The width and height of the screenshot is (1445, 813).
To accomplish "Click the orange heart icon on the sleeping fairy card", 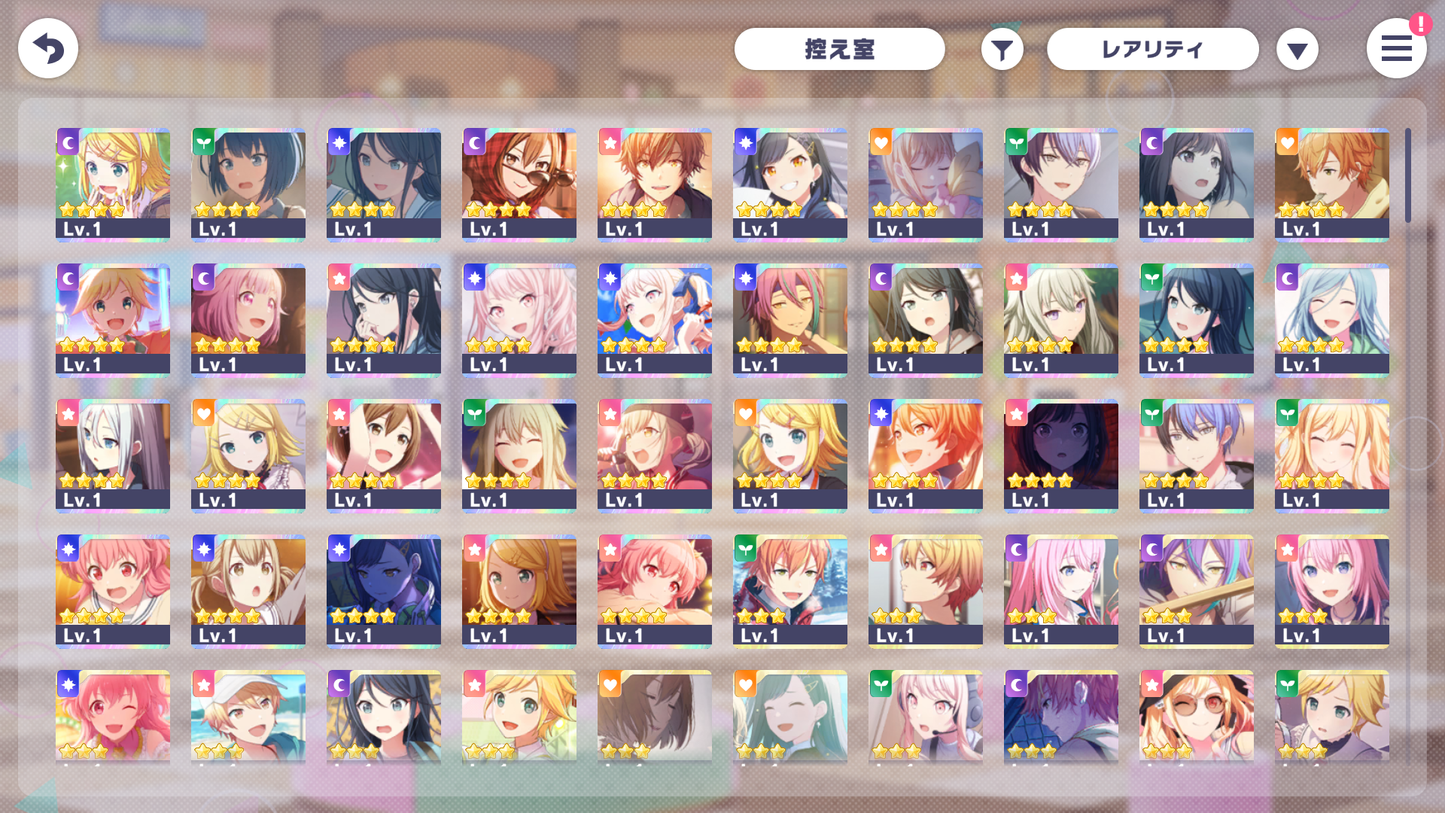I will click(x=879, y=141).
